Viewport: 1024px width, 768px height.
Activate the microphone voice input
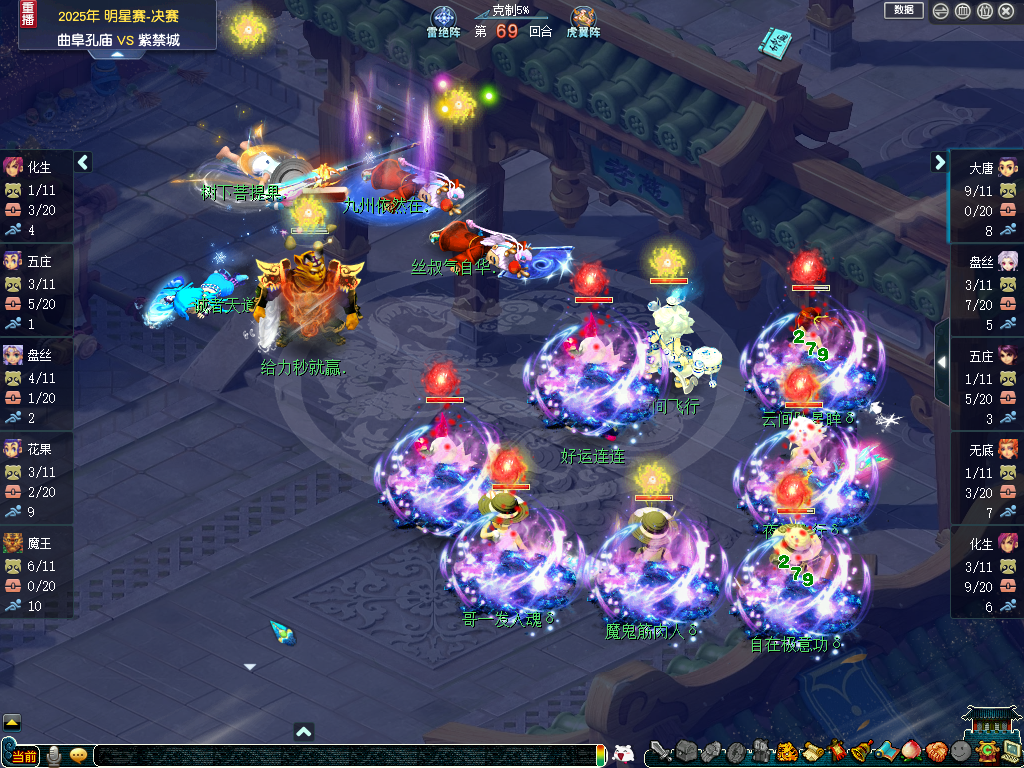coord(54,755)
